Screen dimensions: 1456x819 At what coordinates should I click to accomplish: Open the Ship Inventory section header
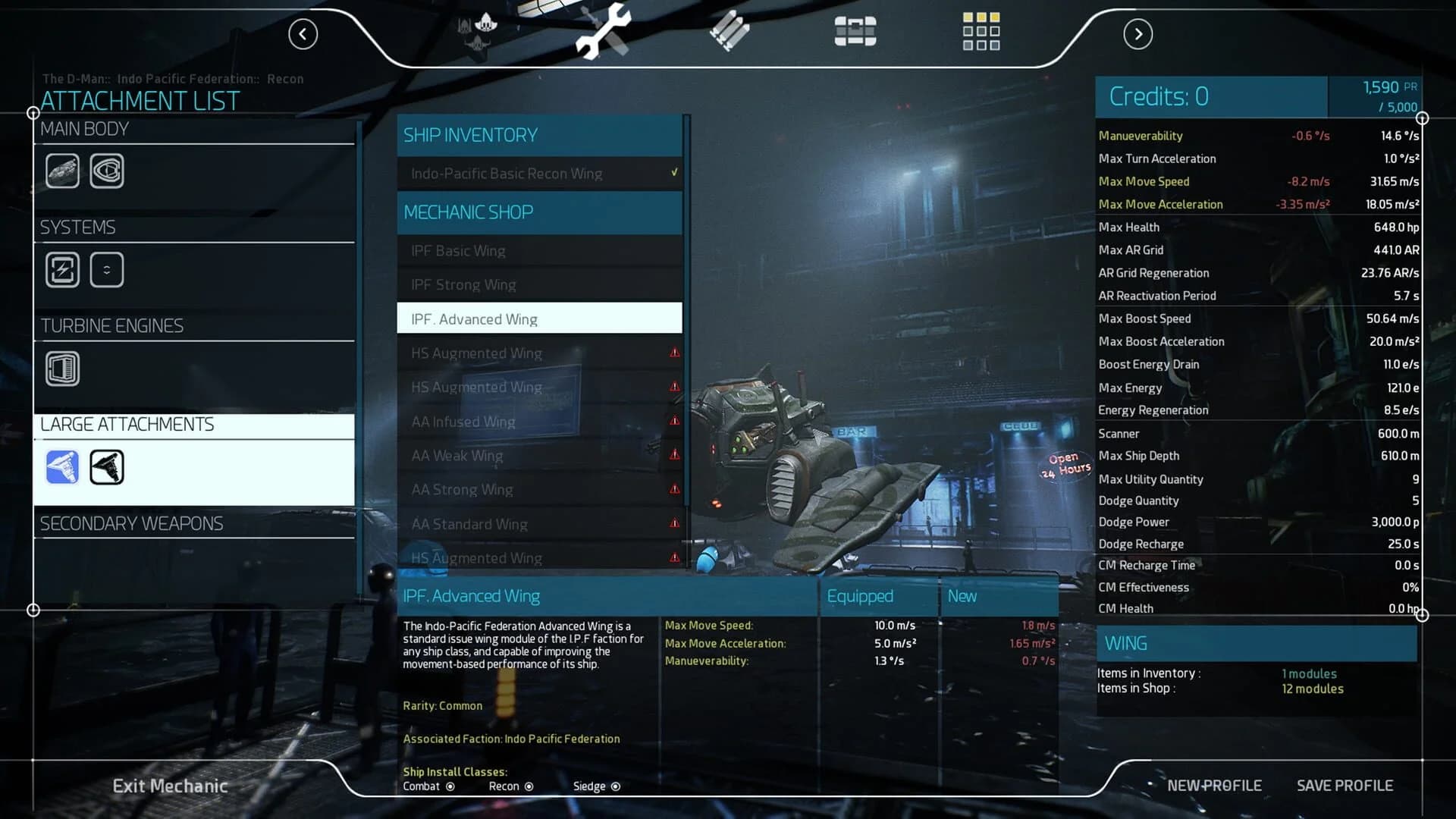pos(540,135)
